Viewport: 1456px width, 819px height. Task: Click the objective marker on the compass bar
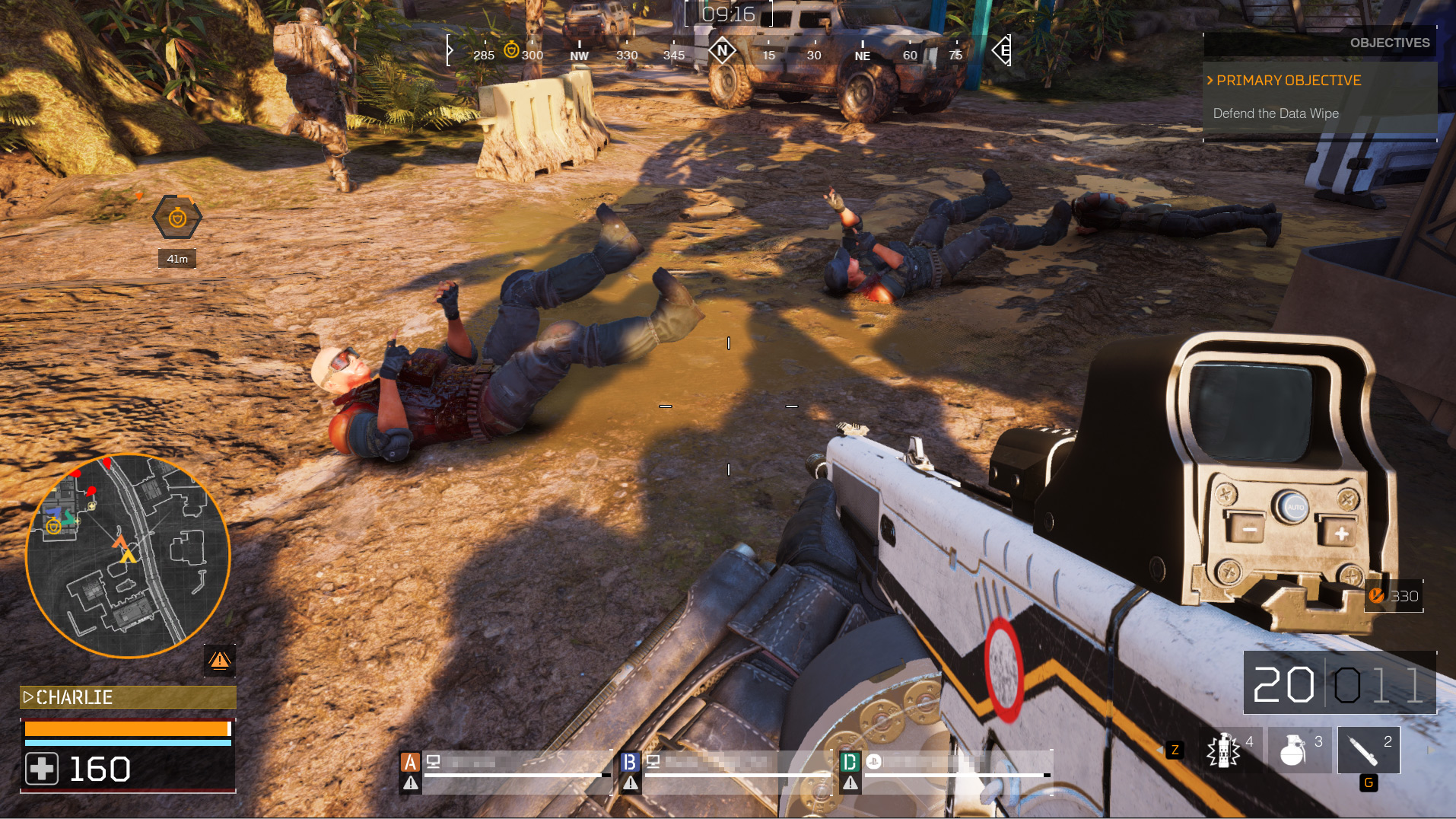click(x=511, y=50)
